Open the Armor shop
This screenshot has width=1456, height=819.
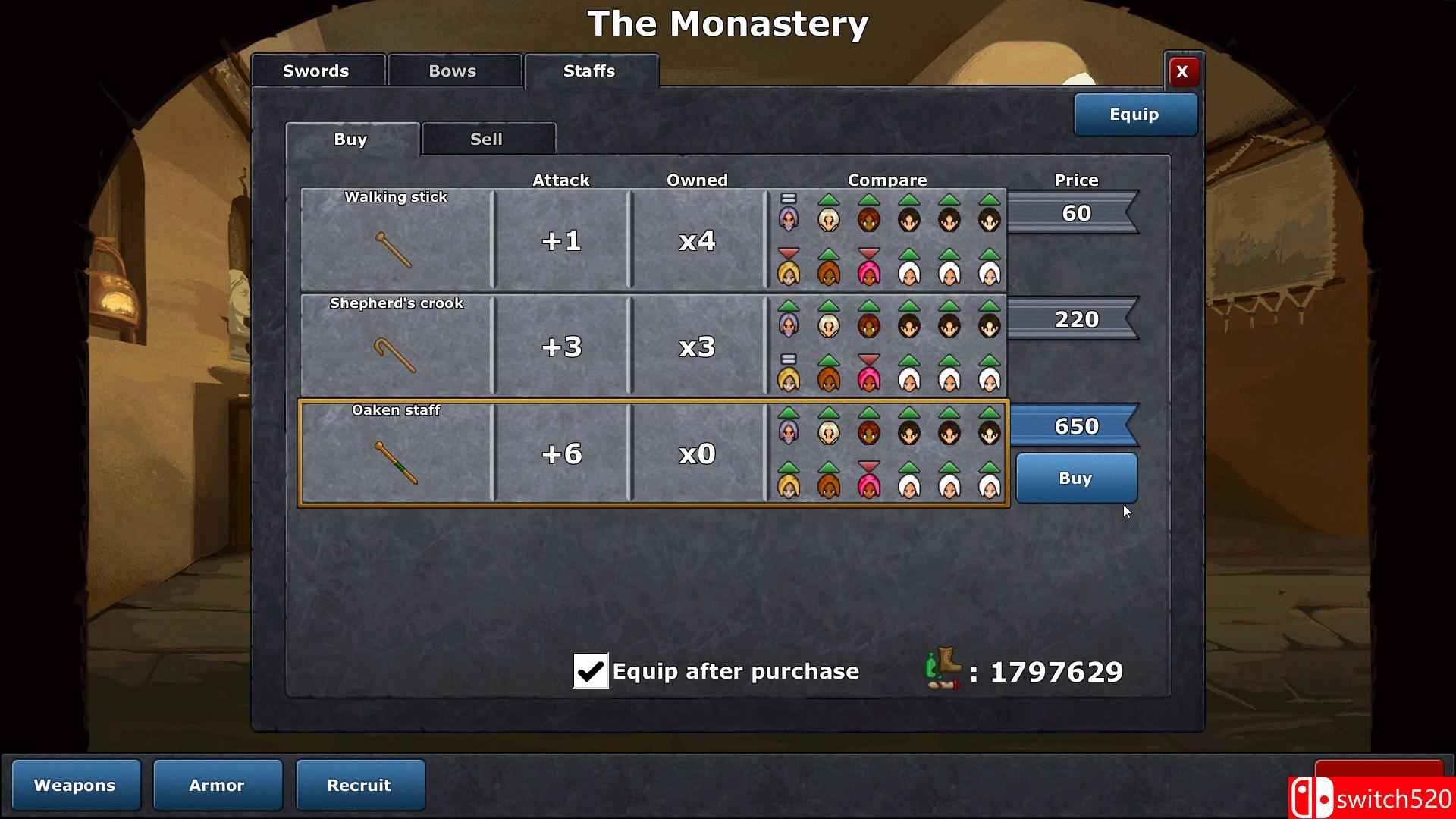217,785
